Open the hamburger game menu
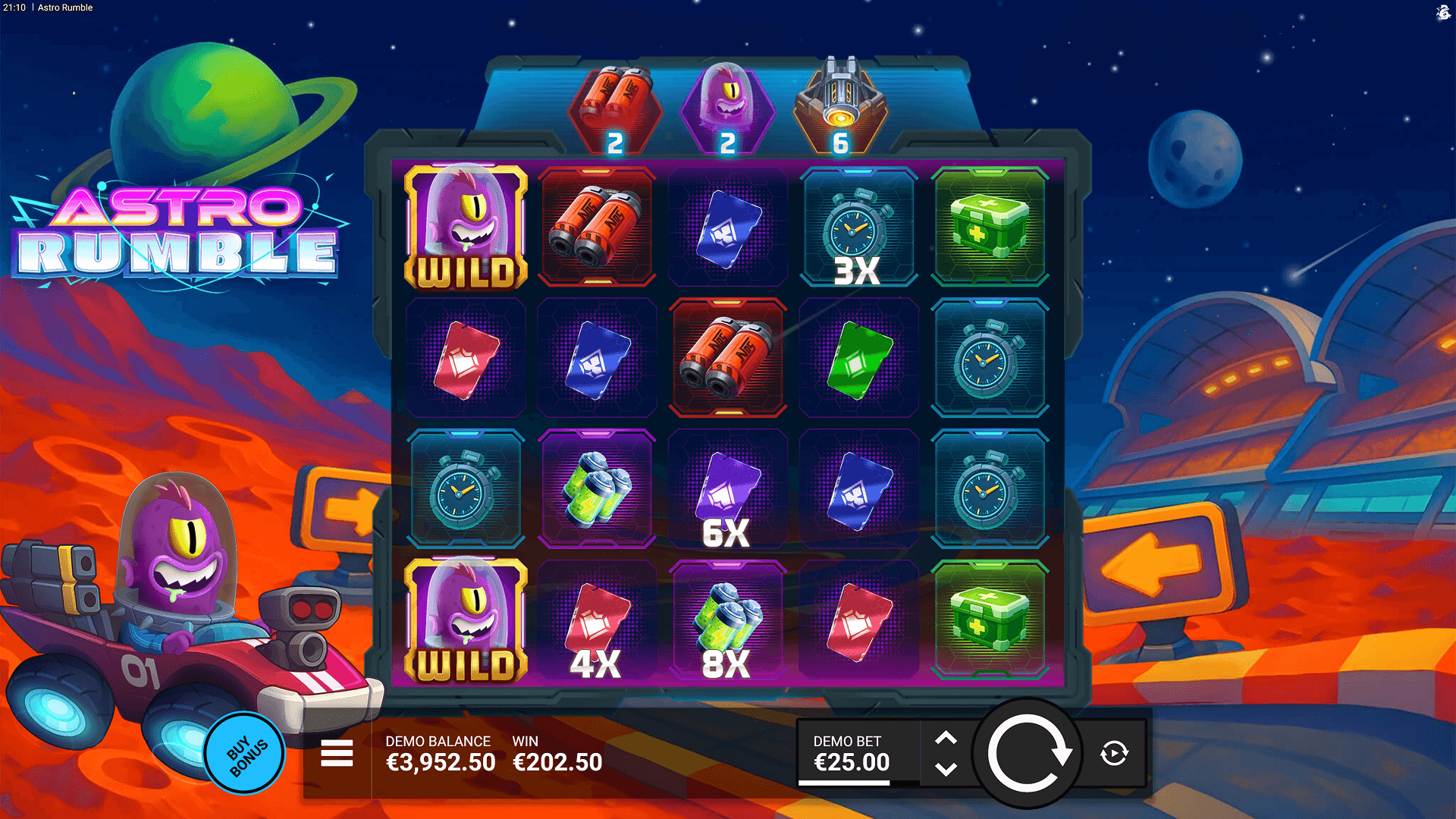The height and width of the screenshot is (819, 1456). pos(337,754)
